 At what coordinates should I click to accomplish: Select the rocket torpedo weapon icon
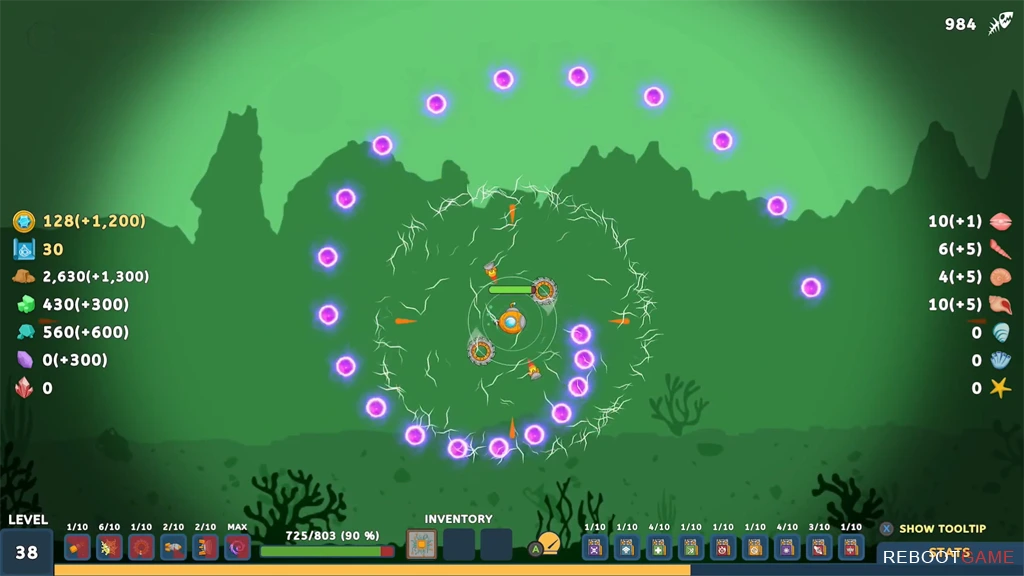(173, 547)
